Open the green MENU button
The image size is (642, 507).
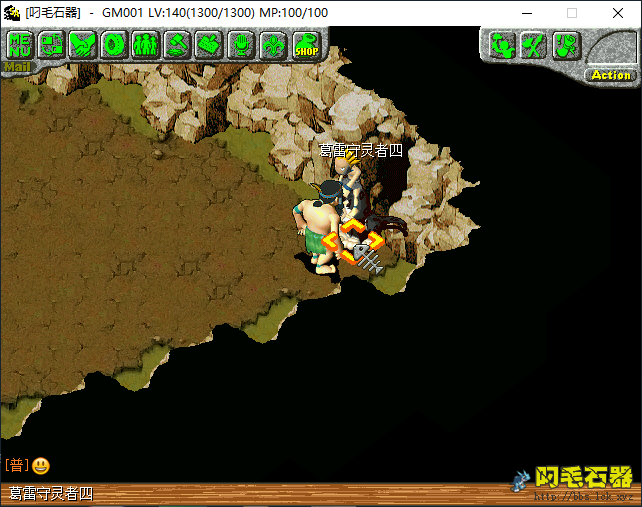(x=20, y=44)
